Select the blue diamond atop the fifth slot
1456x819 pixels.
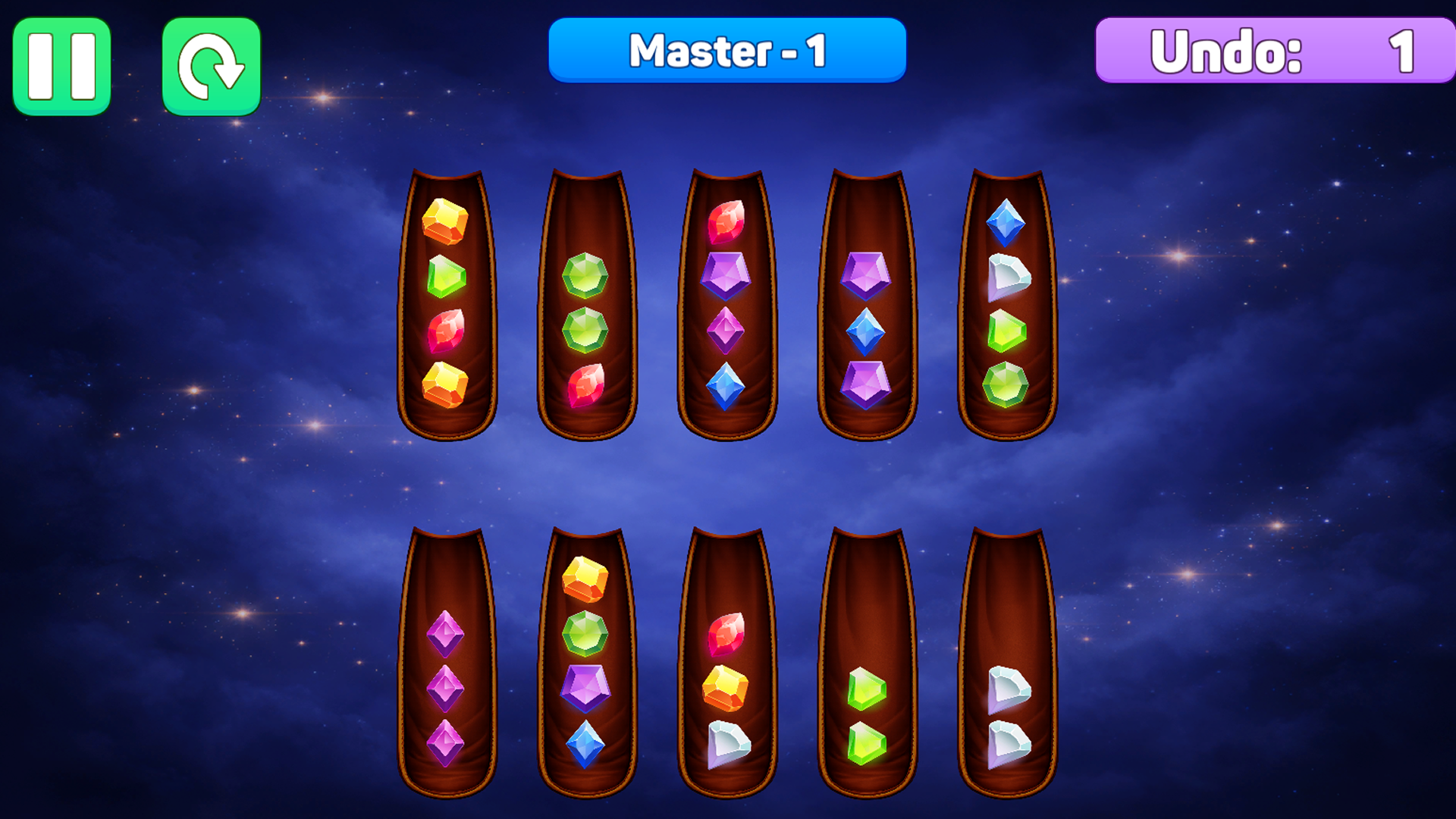pyautogui.click(x=1007, y=222)
